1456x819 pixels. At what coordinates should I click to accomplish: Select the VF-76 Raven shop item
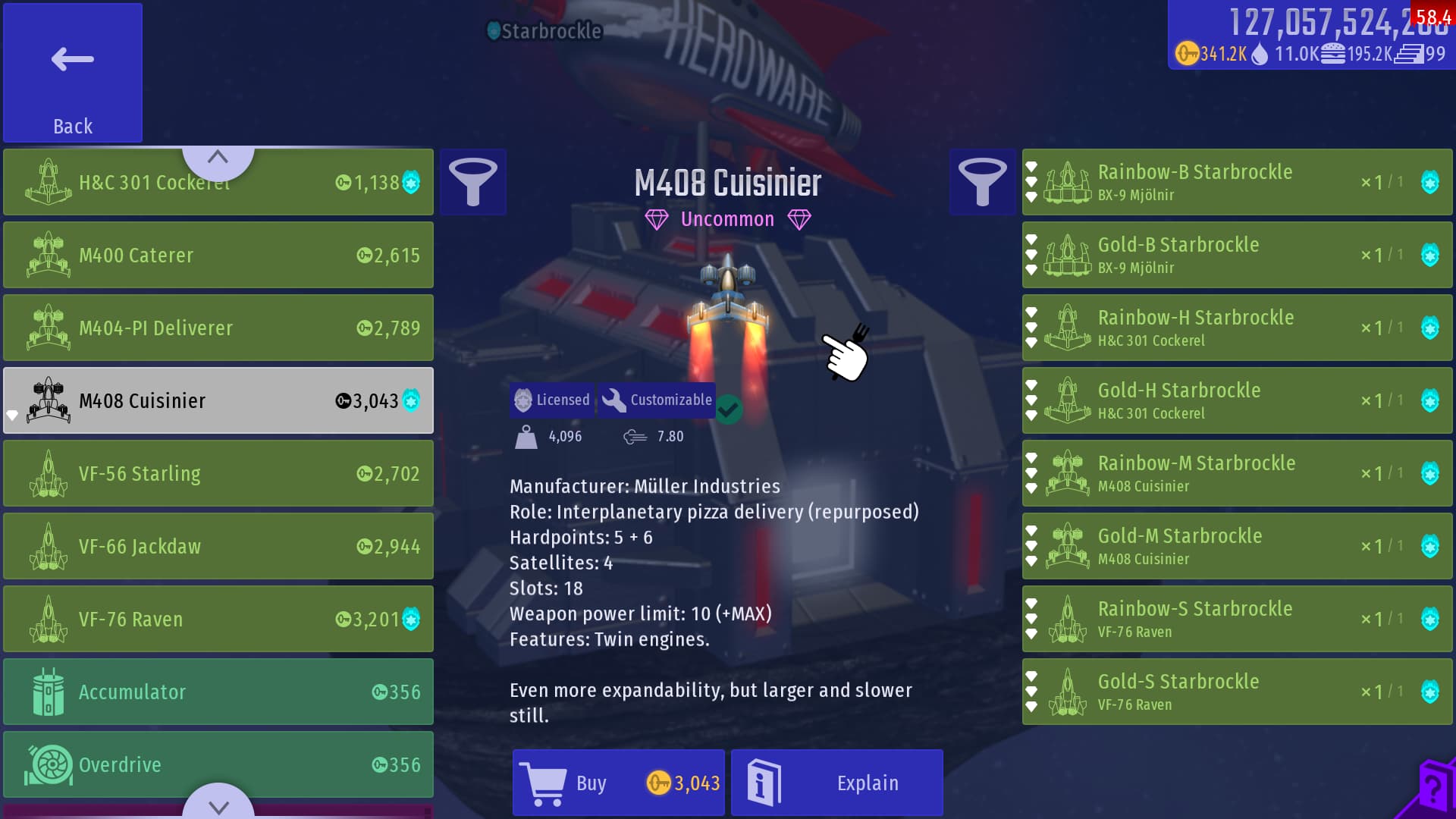pyautogui.click(x=218, y=619)
